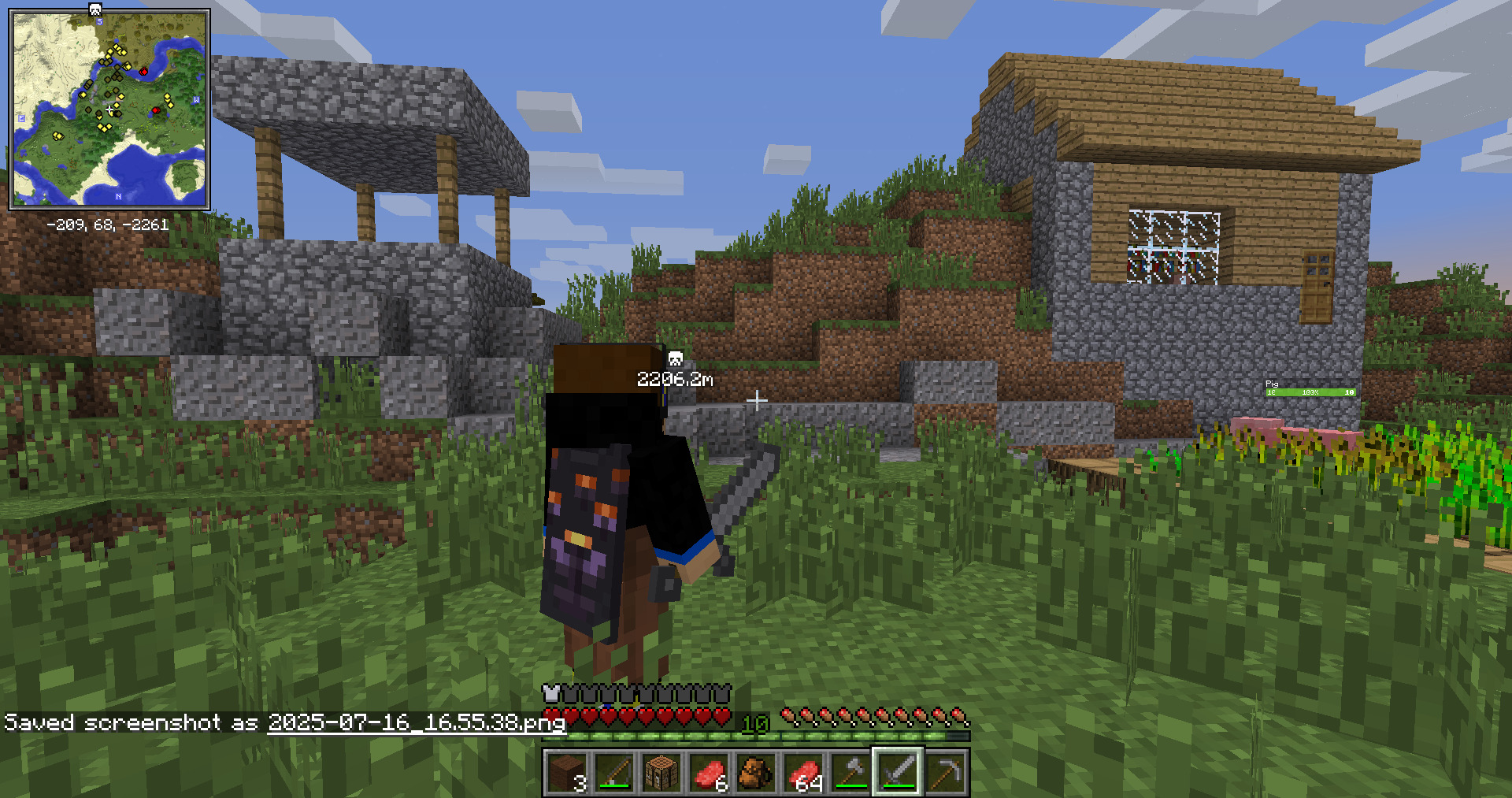This screenshot has height=798, width=1512.
Task: Click the minimap in the corner
Action: [x=109, y=109]
